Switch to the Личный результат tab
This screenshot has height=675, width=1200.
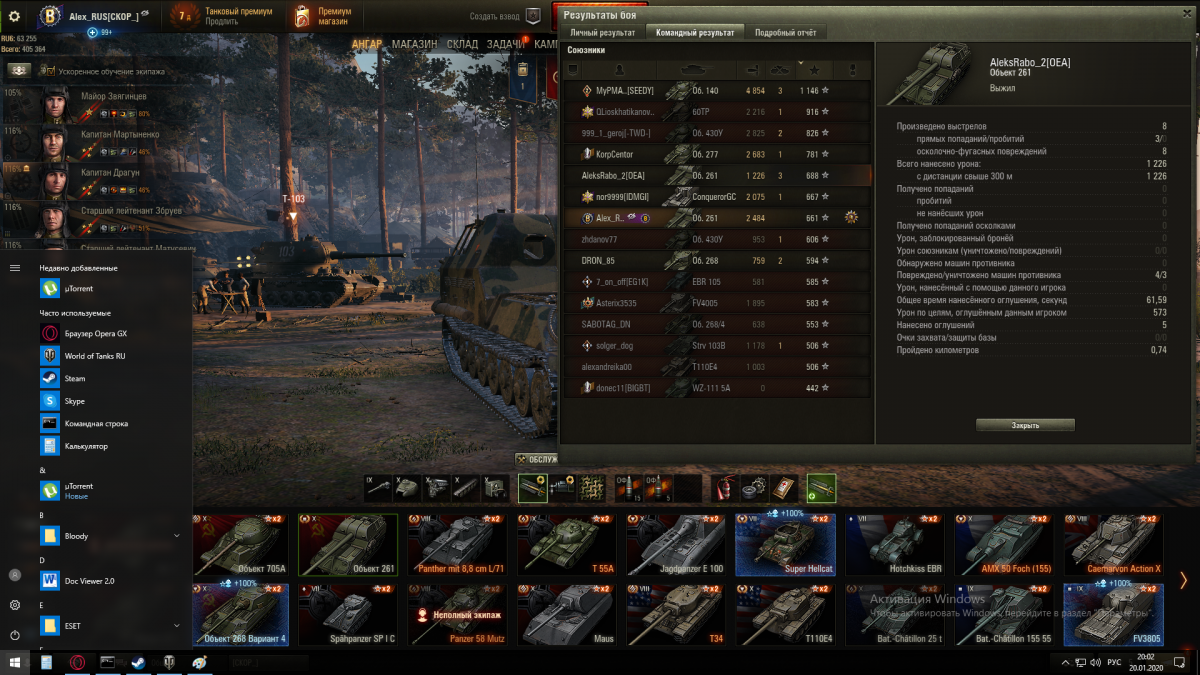coord(603,33)
